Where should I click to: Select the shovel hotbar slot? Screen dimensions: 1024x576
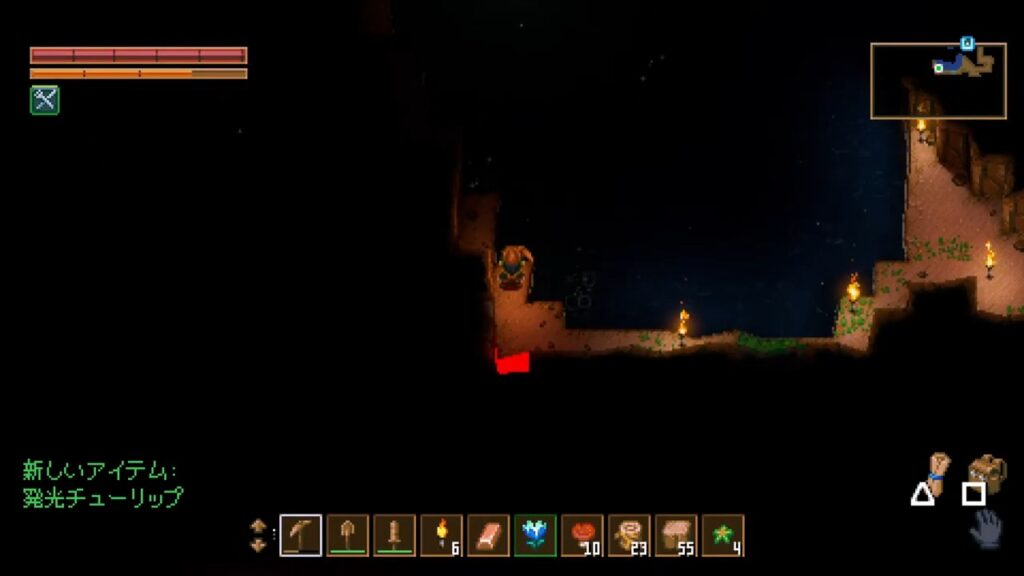(x=348, y=535)
